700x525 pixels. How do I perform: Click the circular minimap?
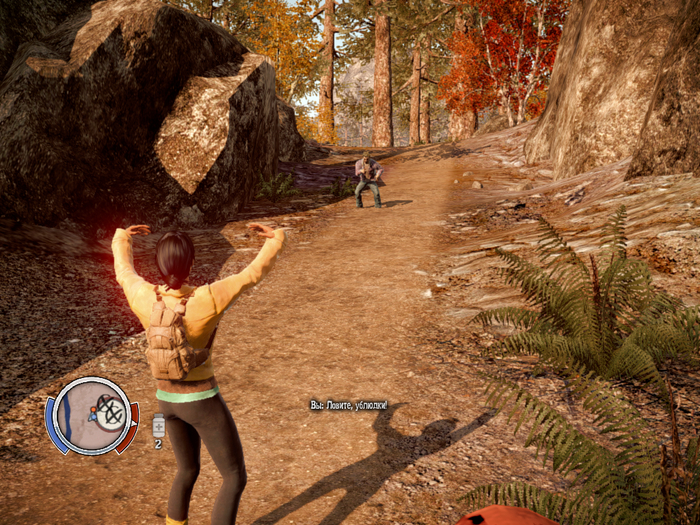91,416
